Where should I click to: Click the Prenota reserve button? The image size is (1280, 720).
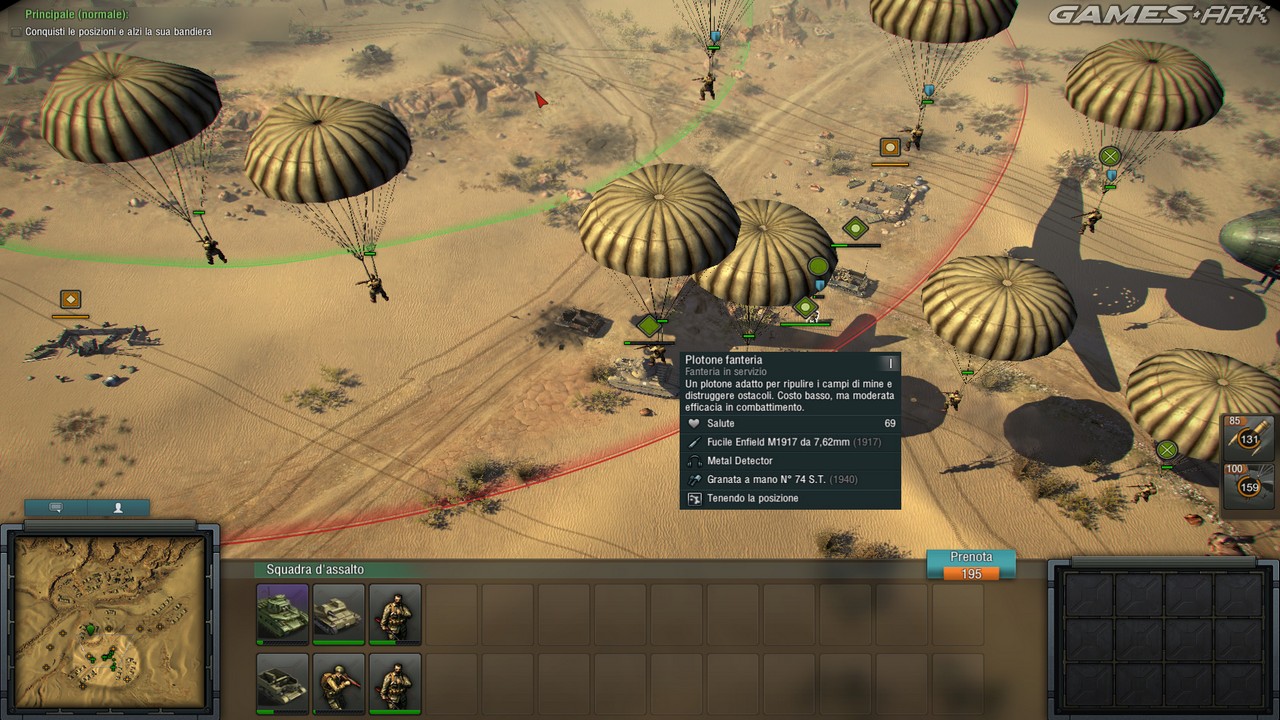(x=970, y=564)
